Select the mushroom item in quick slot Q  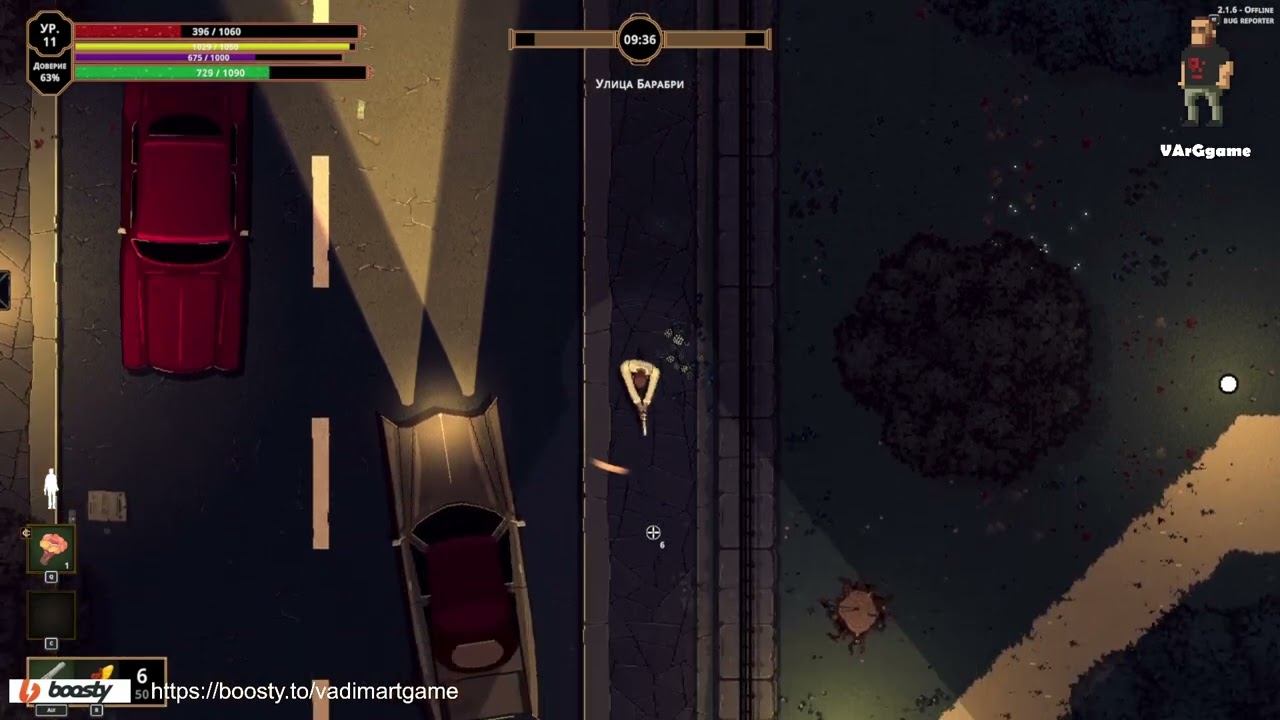pyautogui.click(x=50, y=547)
